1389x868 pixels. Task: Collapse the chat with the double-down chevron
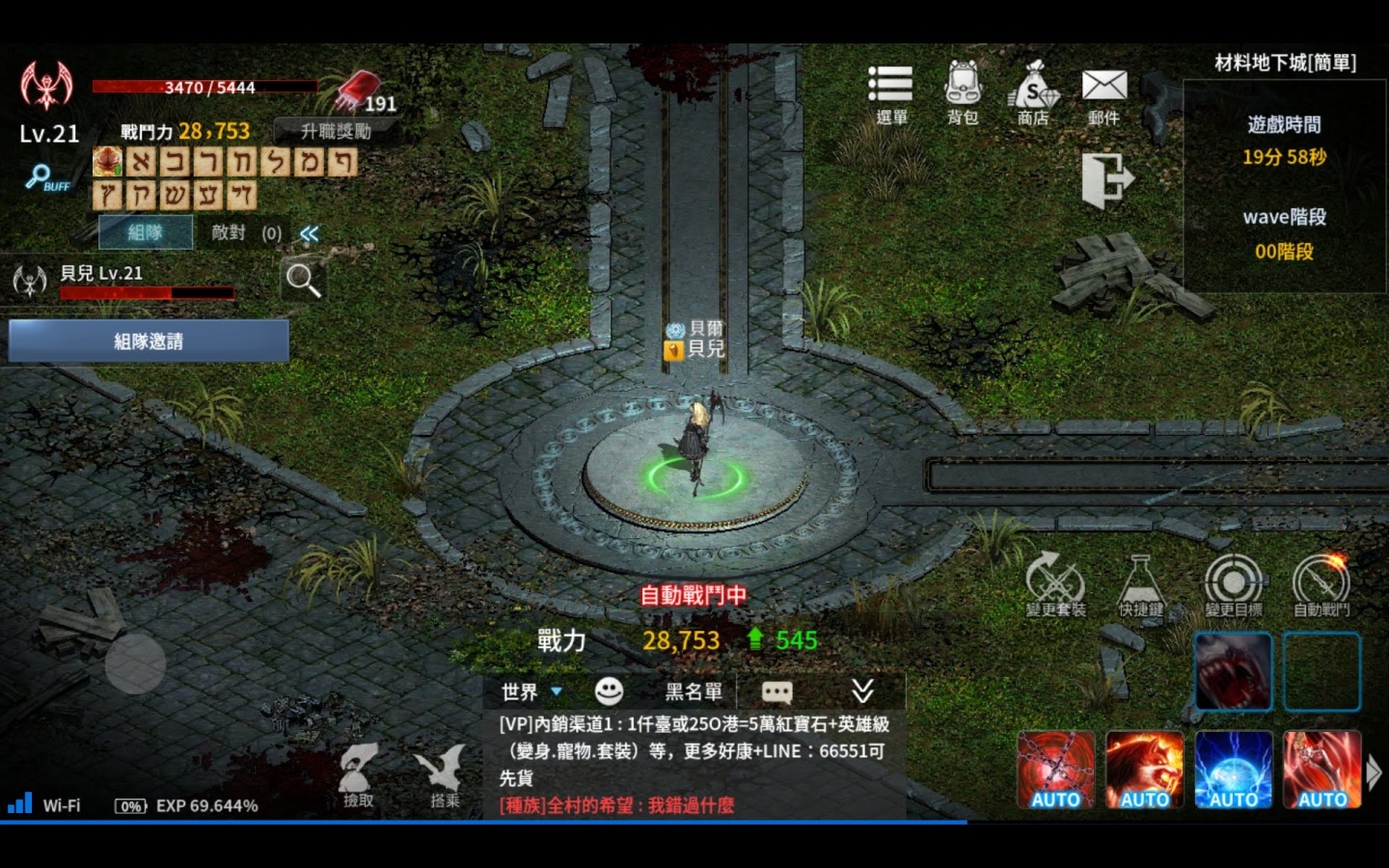(863, 692)
